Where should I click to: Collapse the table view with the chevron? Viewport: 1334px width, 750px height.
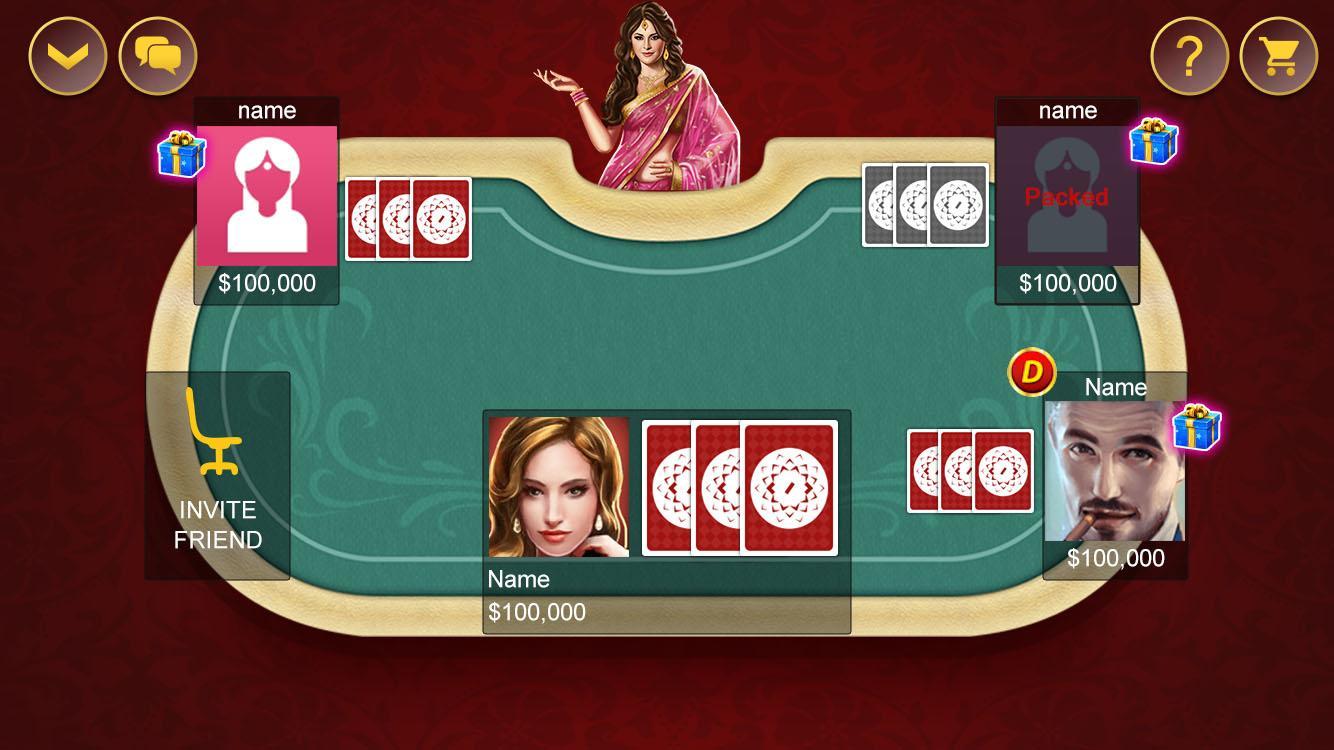66,55
